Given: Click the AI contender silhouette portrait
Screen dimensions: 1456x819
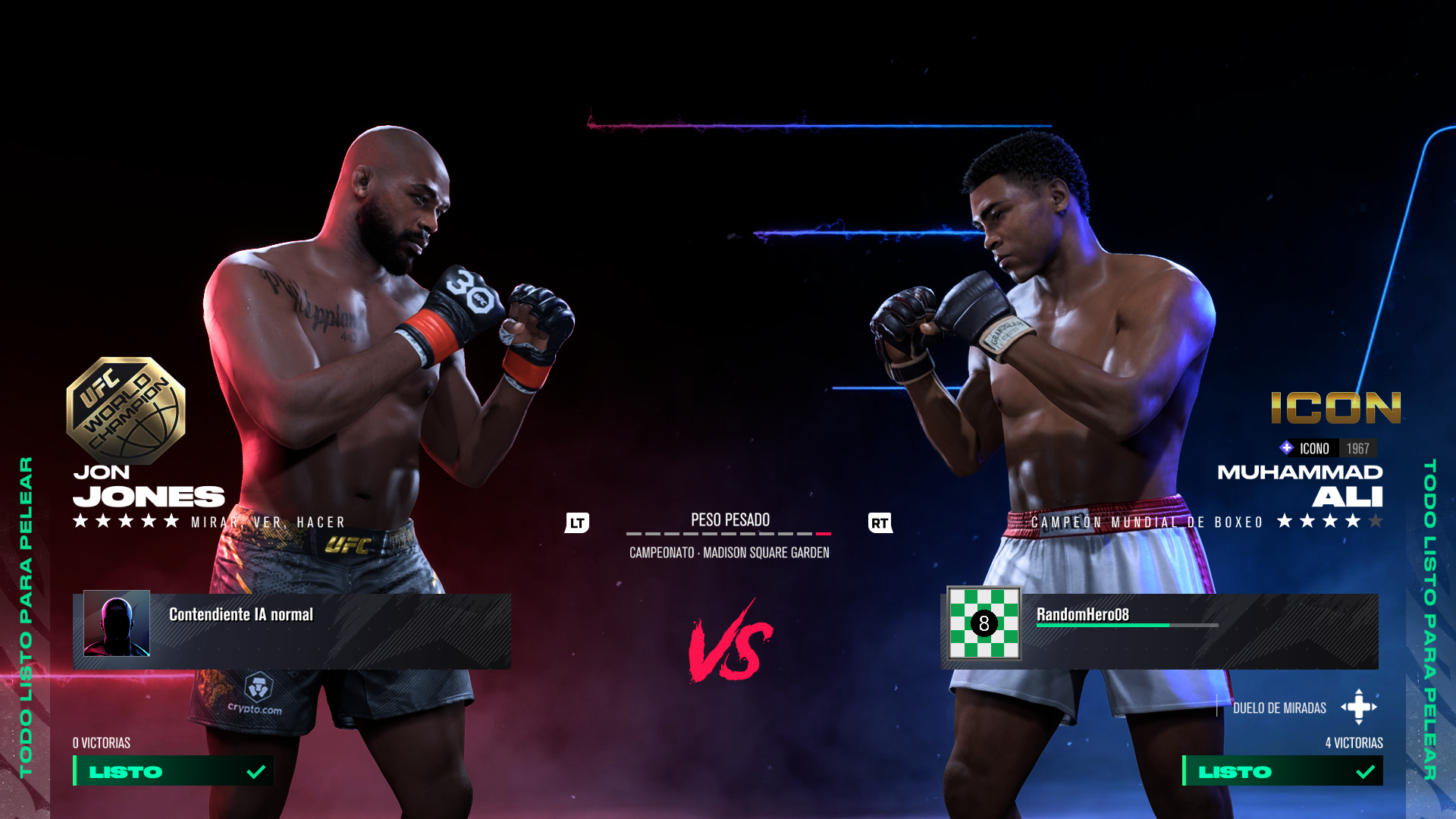Looking at the screenshot, I should pyautogui.click(x=117, y=623).
